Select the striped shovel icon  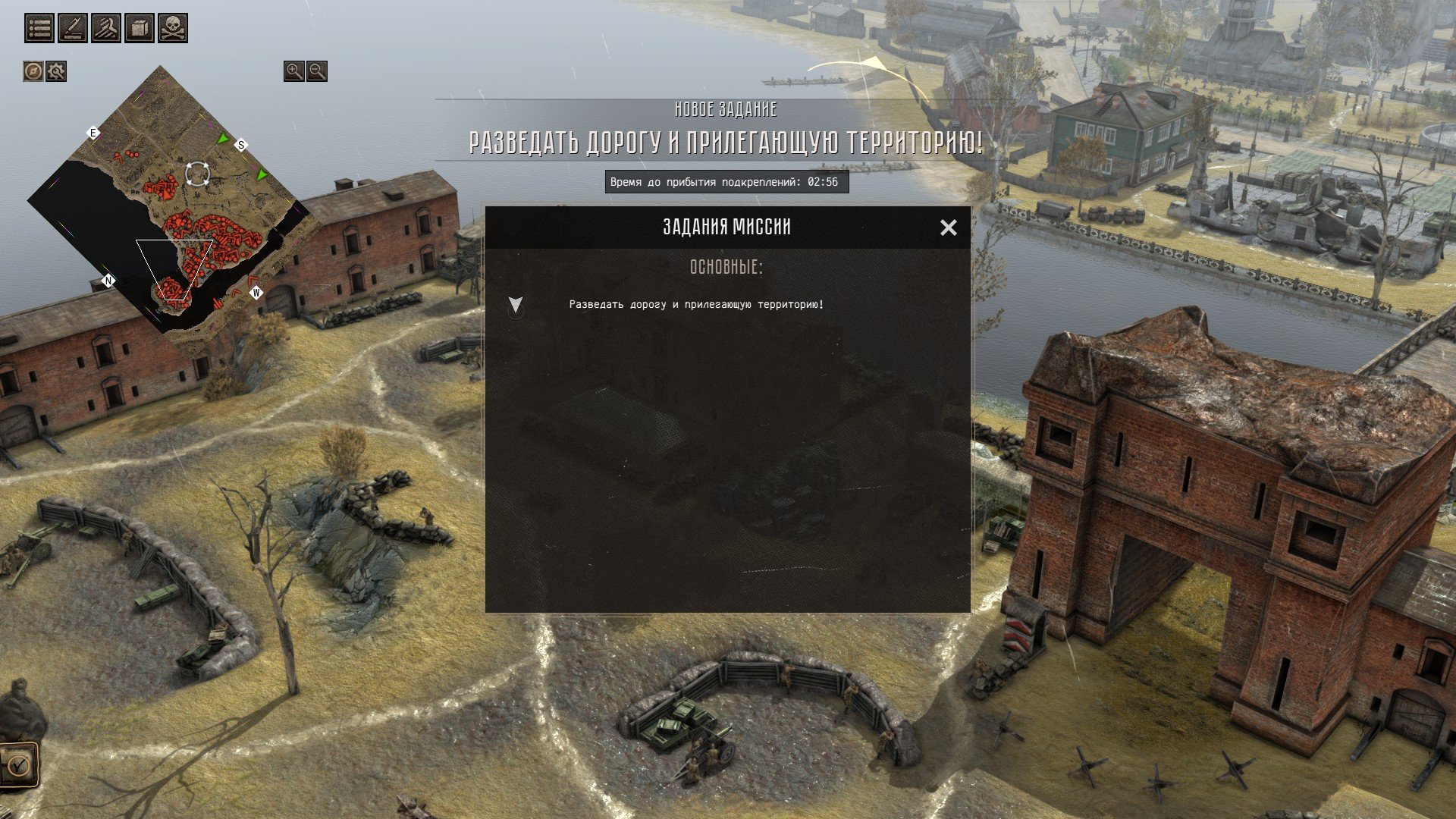106,28
